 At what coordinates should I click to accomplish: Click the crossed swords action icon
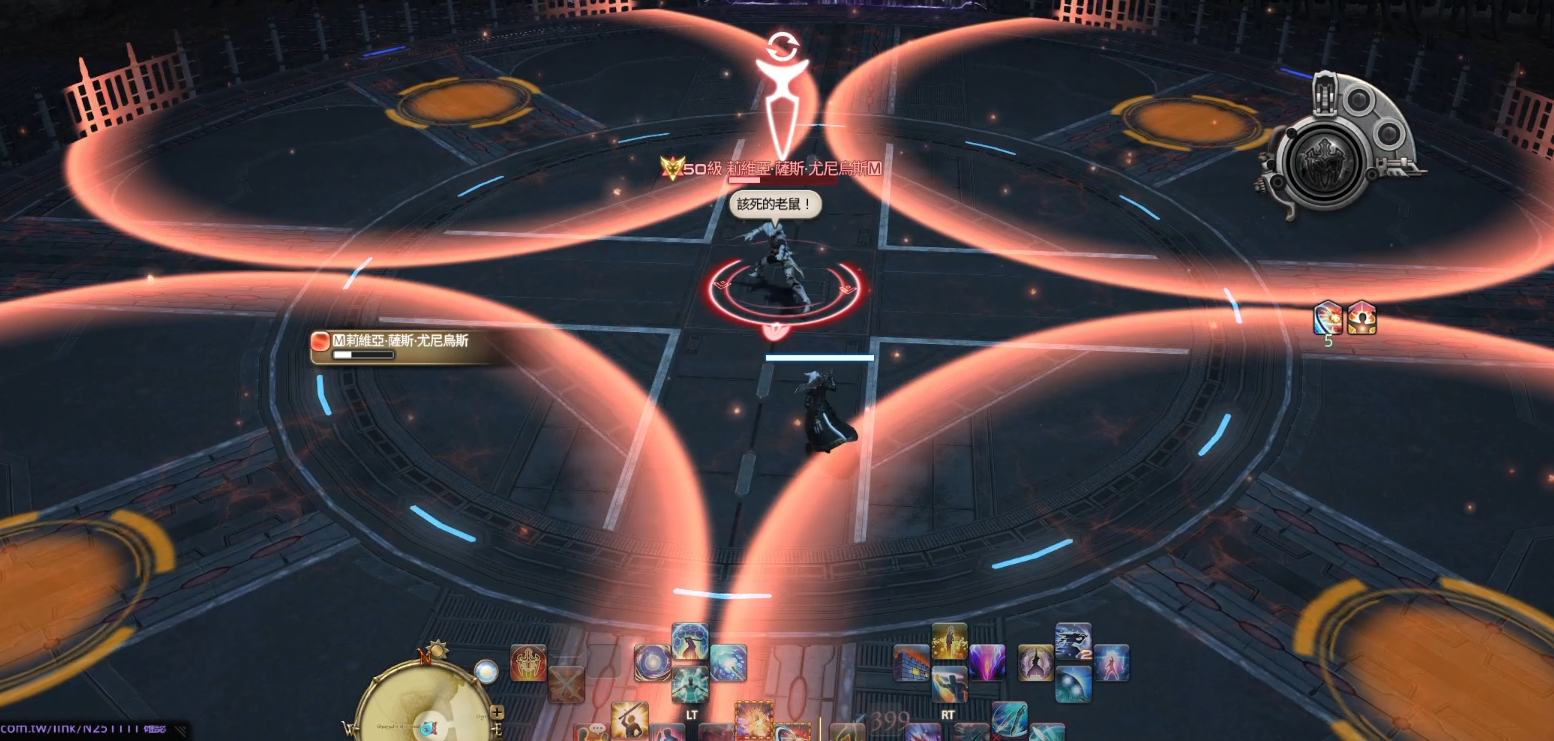tap(565, 683)
